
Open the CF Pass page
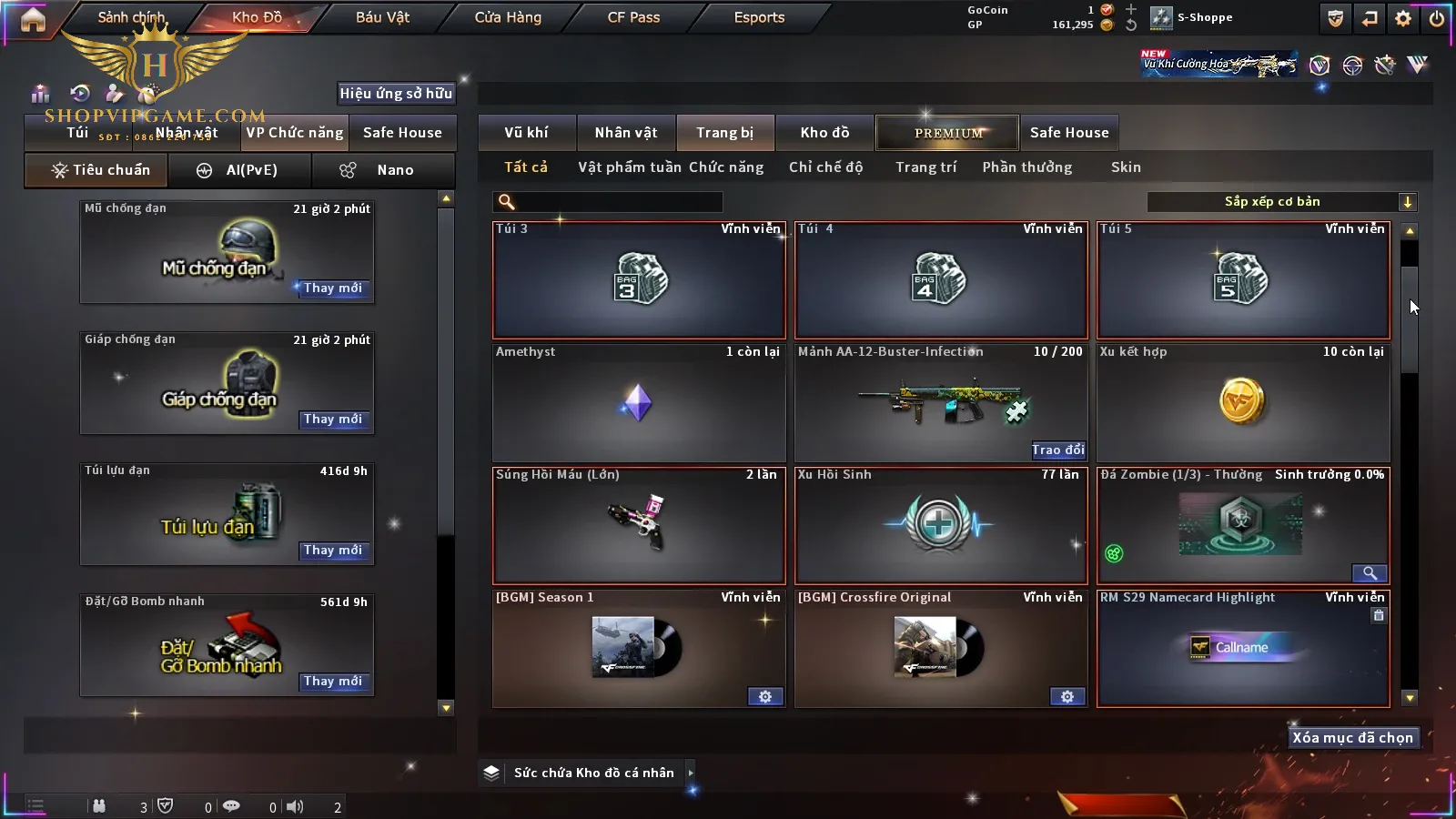pos(633,17)
